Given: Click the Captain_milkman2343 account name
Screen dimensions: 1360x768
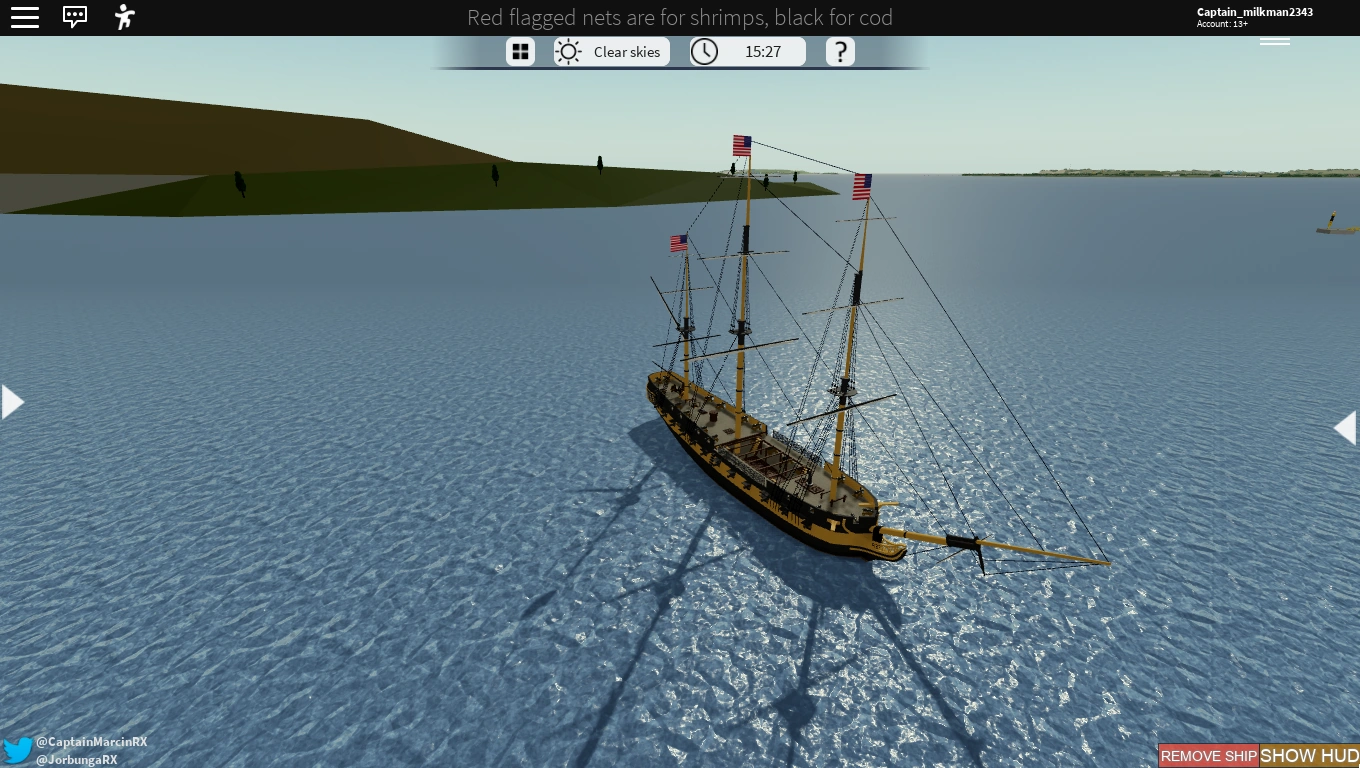Looking at the screenshot, I should [x=1255, y=11].
